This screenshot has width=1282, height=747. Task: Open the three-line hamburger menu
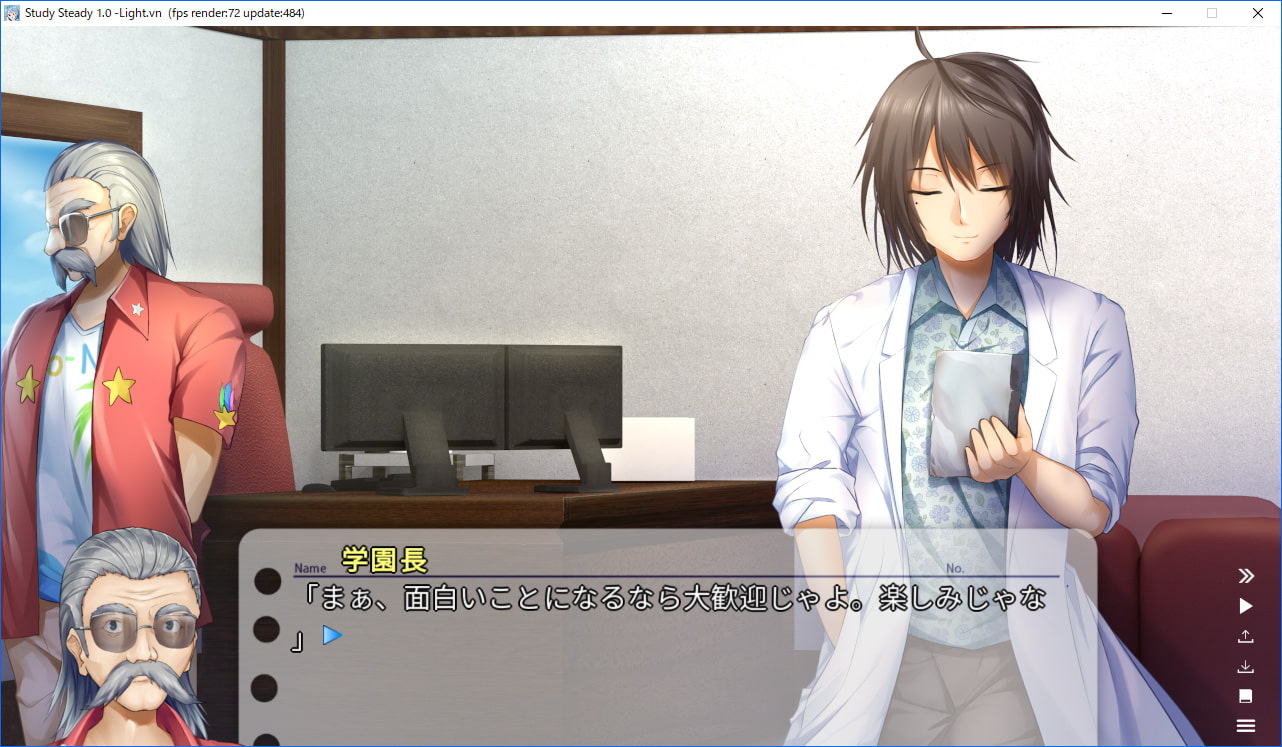pyautogui.click(x=1246, y=726)
